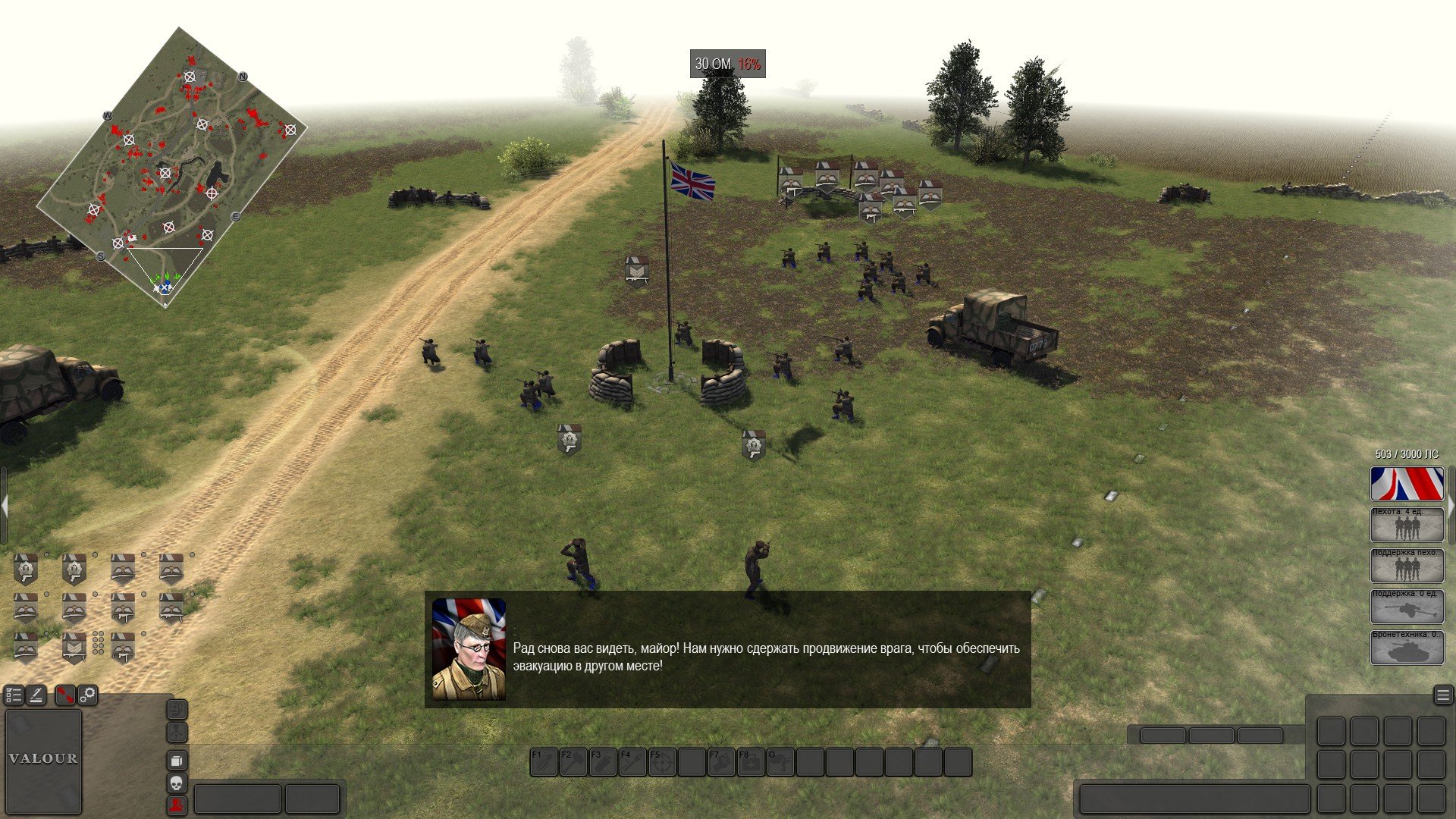1456x819 pixels.
Task: Open the gears settings button
Action: pos(88,695)
